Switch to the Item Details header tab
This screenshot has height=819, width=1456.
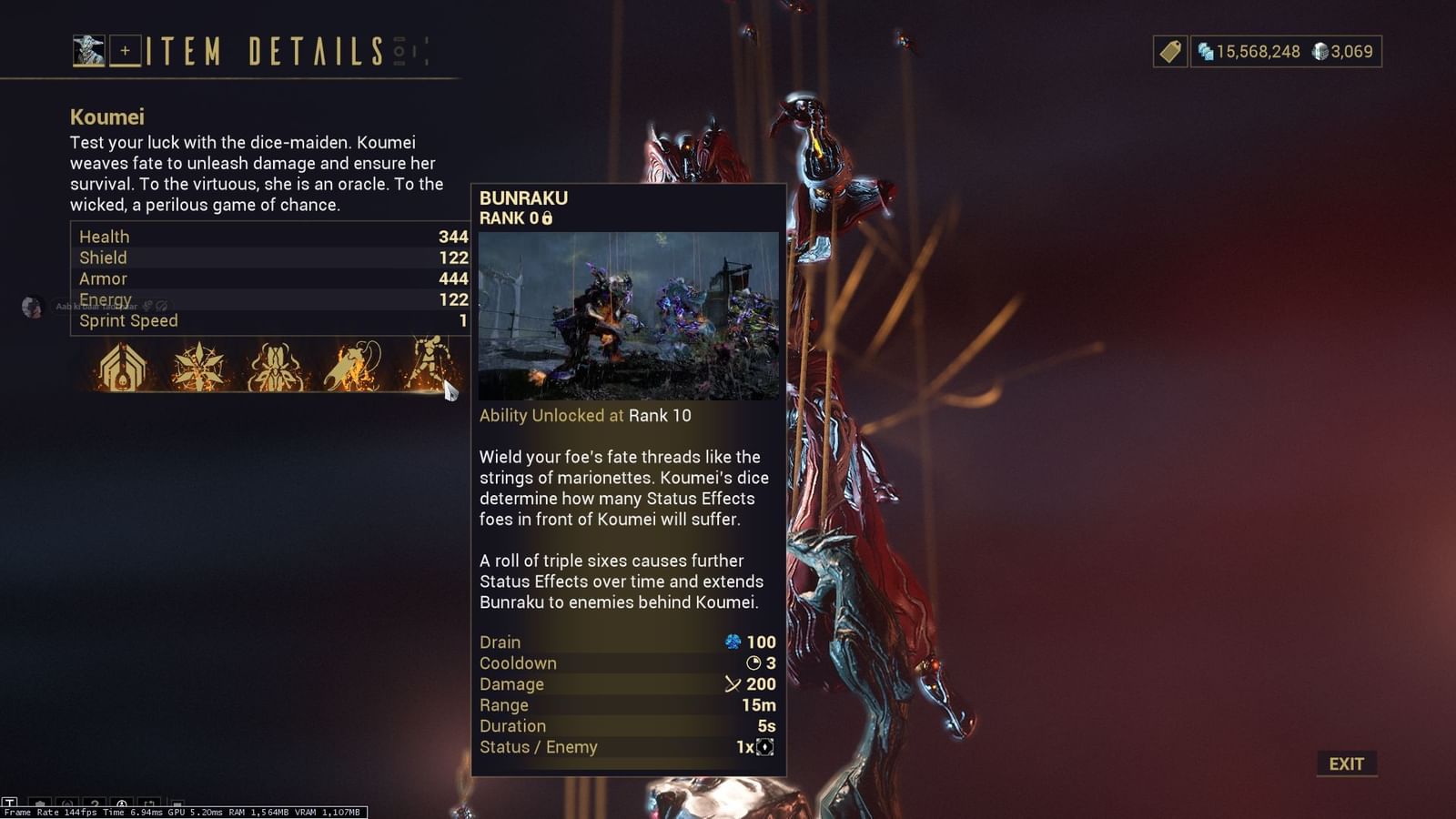pyautogui.click(x=264, y=52)
